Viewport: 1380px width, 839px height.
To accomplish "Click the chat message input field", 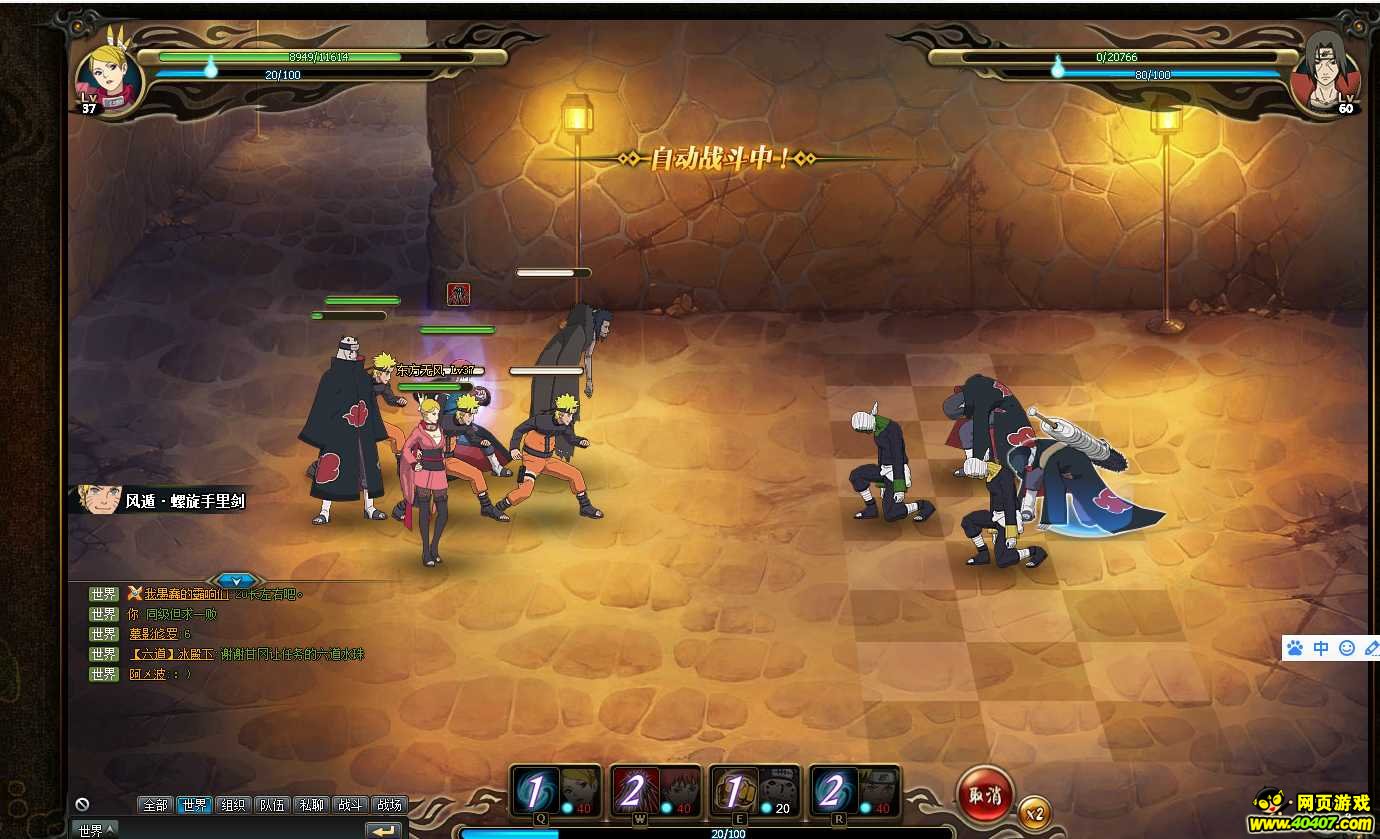I will click(x=240, y=830).
